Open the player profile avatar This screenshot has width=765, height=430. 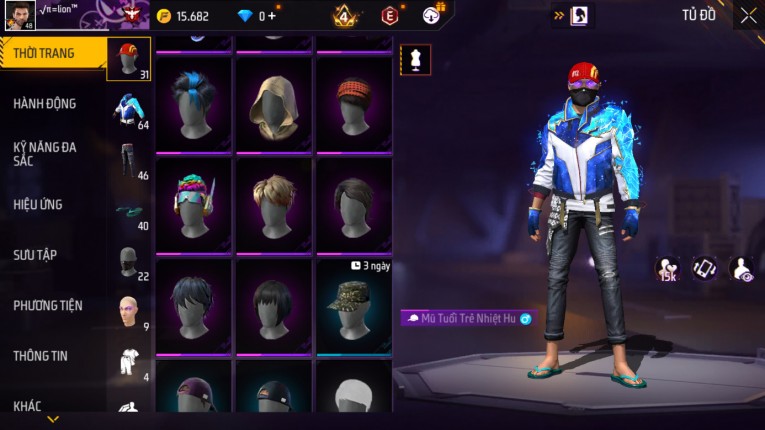pos(19,16)
